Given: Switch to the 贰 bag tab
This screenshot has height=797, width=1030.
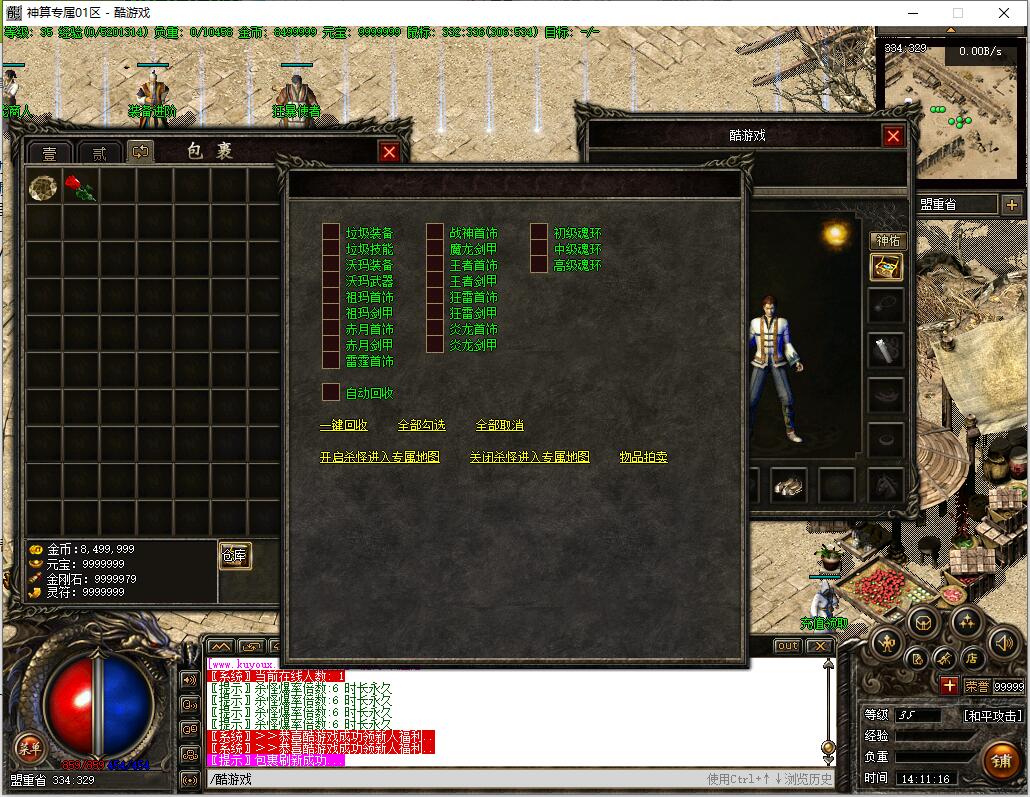Looking at the screenshot, I should 99,153.
